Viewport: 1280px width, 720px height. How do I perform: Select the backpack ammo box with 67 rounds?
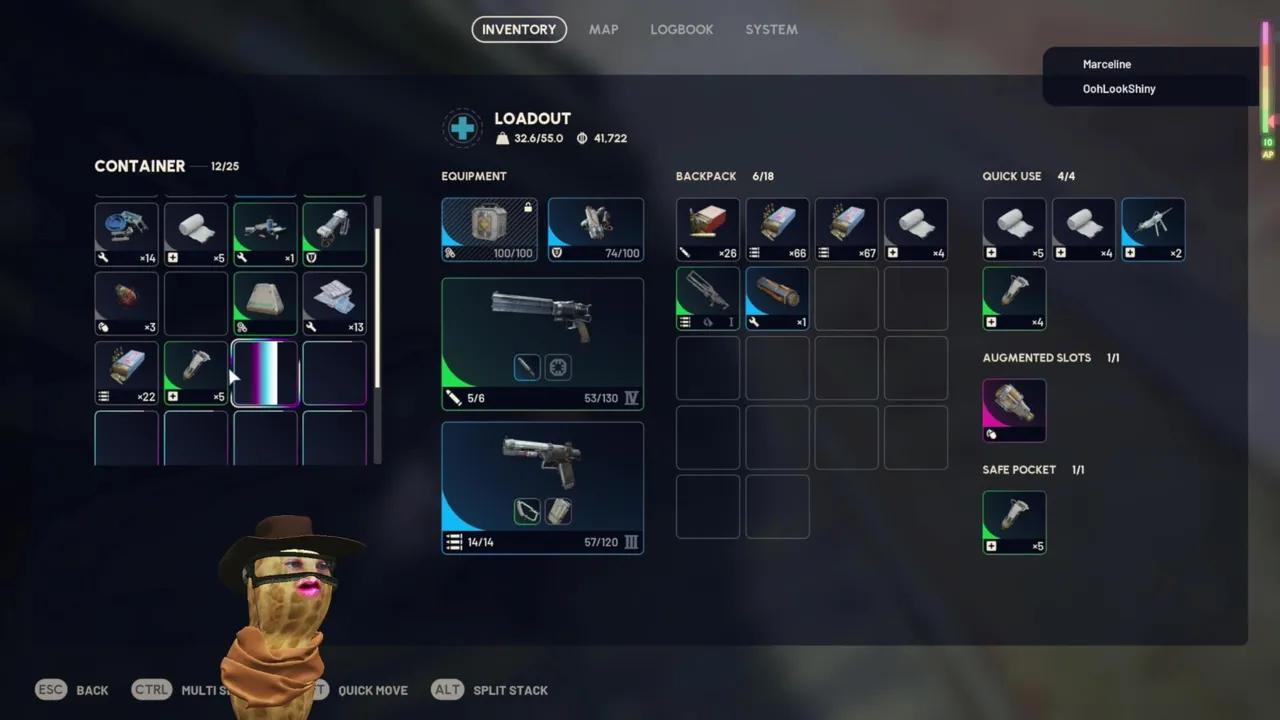846,229
